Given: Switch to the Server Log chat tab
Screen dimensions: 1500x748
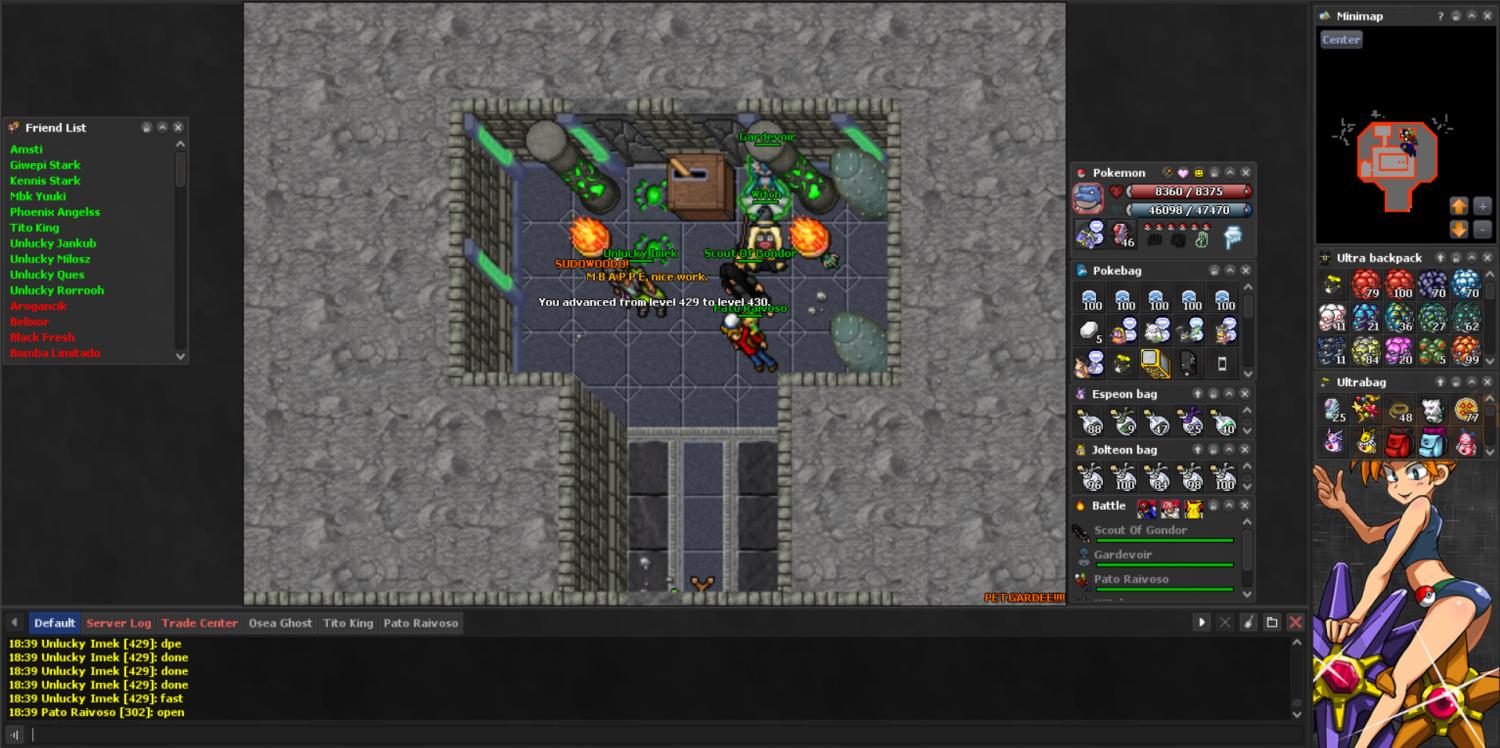Looking at the screenshot, I should 118,623.
